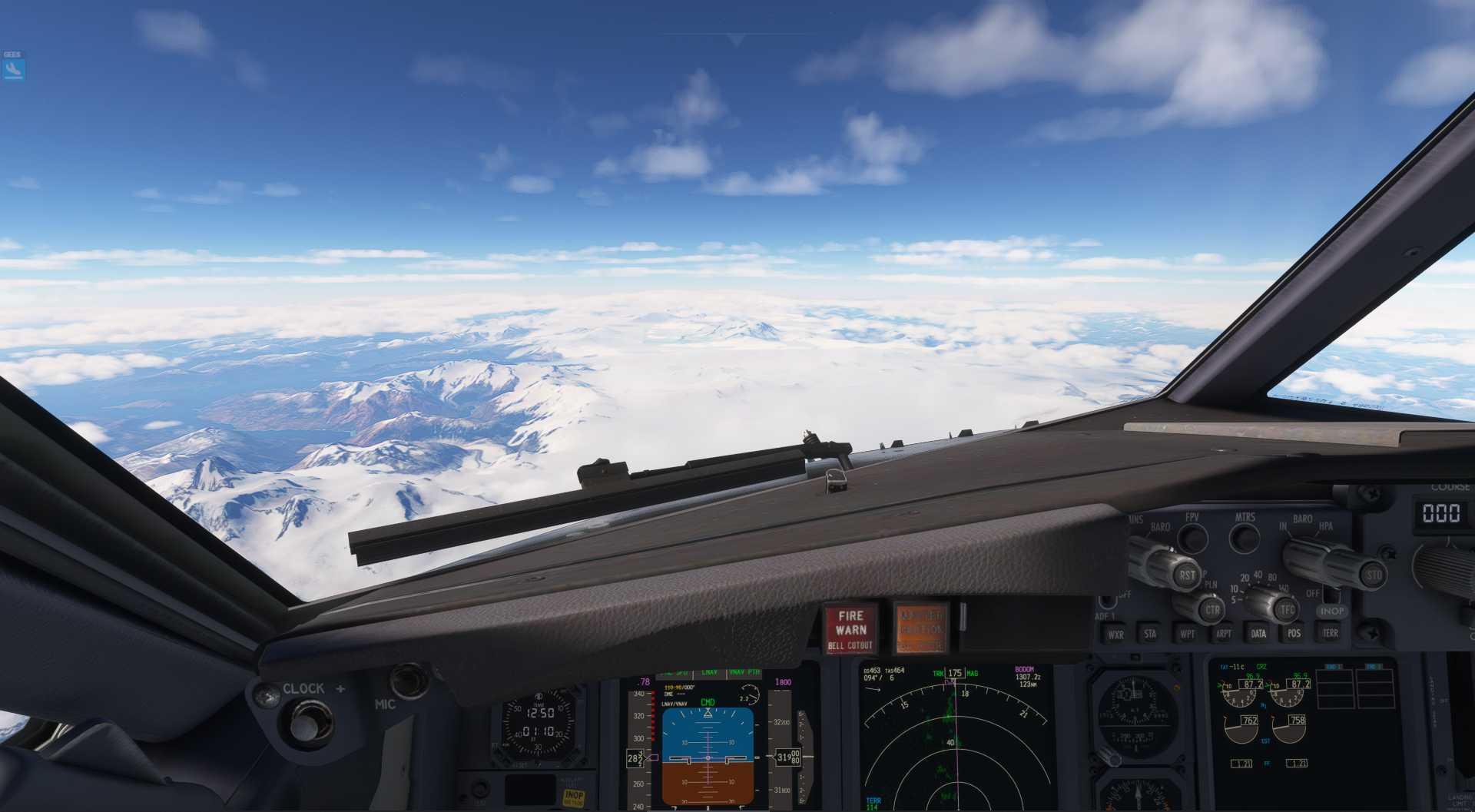Viewport: 1475px width, 812px height.
Task: Toggle the STA stations map button
Action: (1150, 634)
